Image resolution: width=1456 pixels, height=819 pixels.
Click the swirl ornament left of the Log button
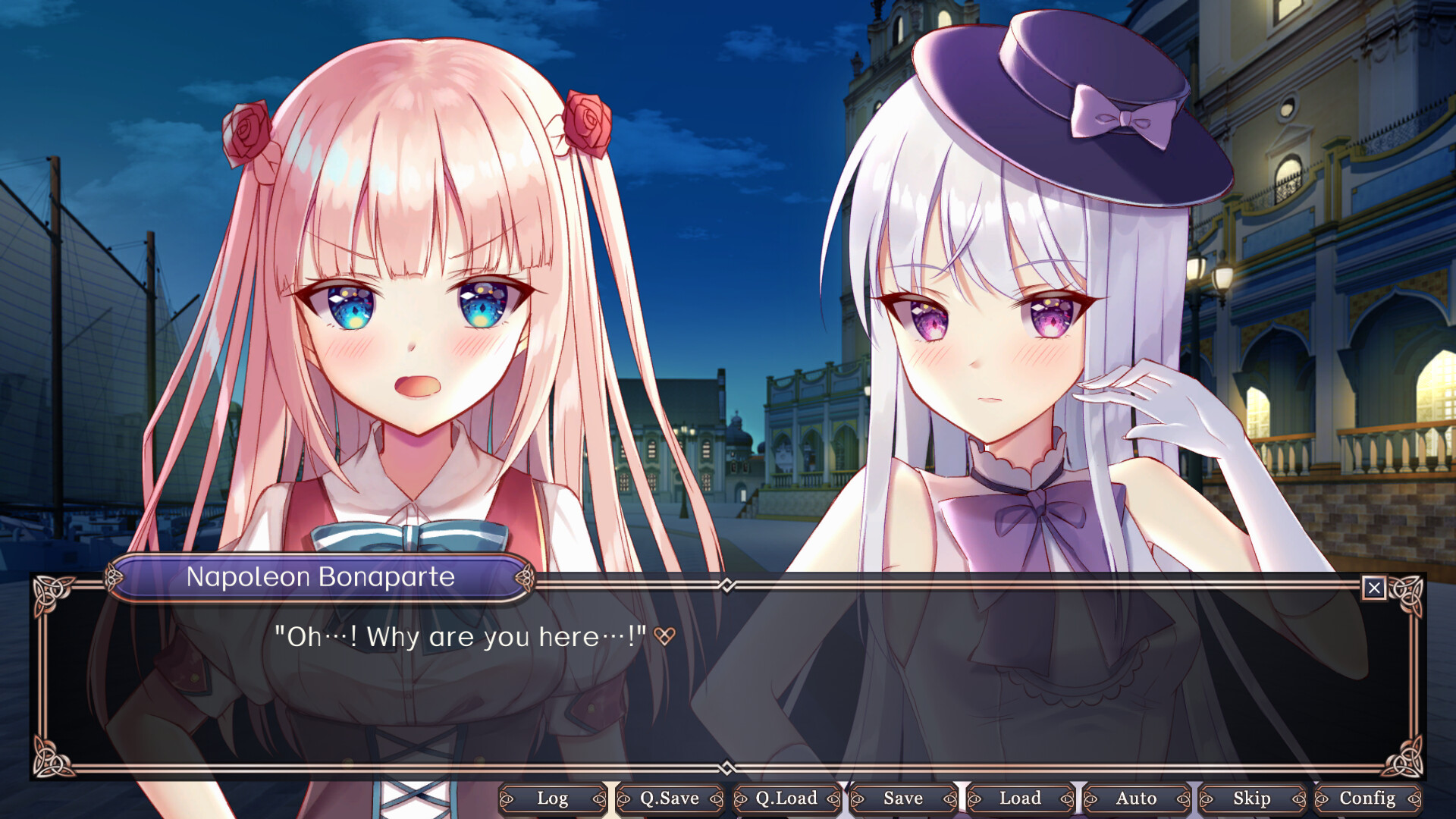506,799
